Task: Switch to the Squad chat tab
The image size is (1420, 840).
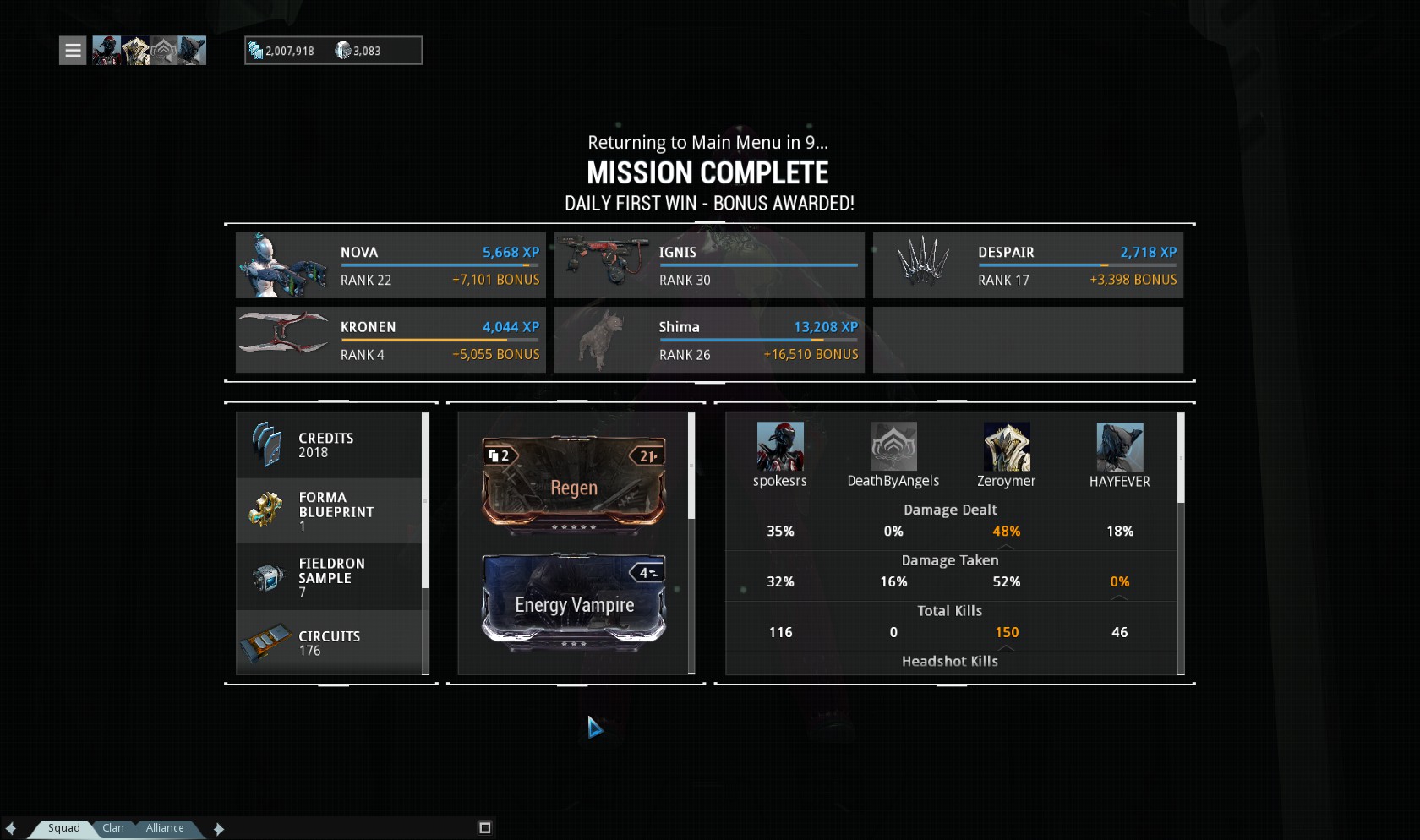Action: (63, 828)
